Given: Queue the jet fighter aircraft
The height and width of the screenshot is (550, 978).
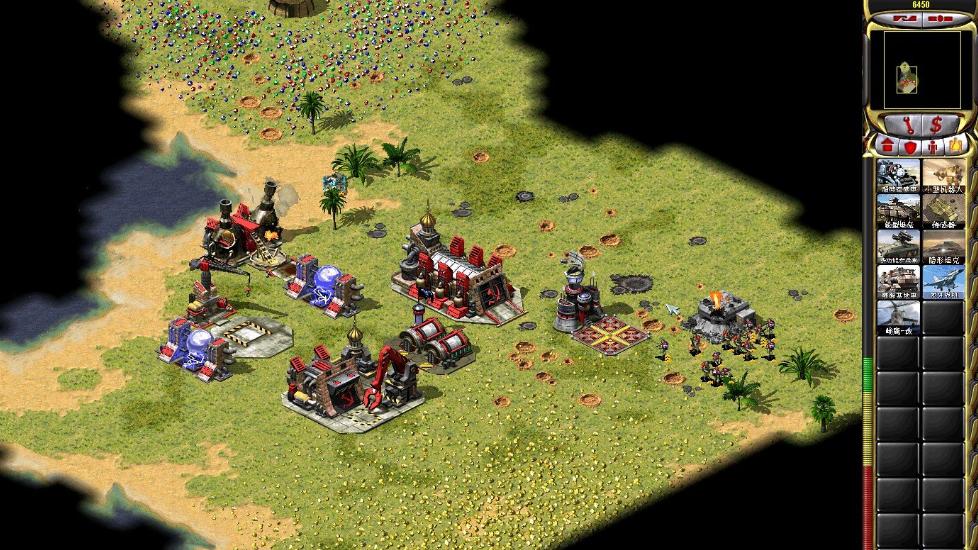Looking at the screenshot, I should (943, 281).
